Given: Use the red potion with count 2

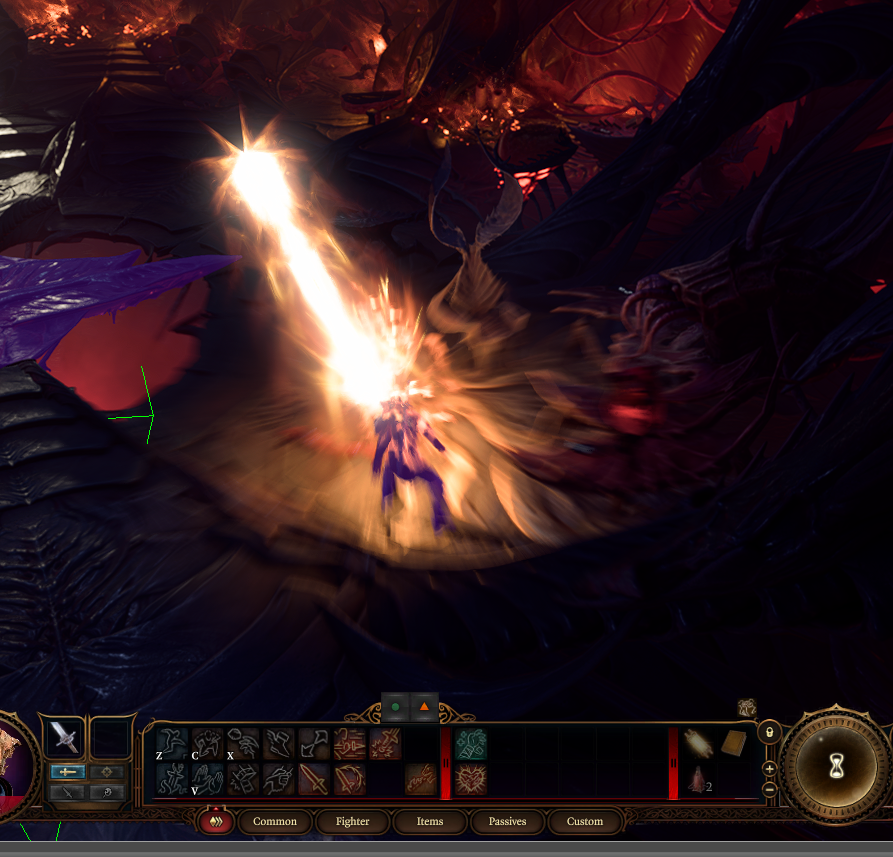Looking at the screenshot, I should point(697,781).
